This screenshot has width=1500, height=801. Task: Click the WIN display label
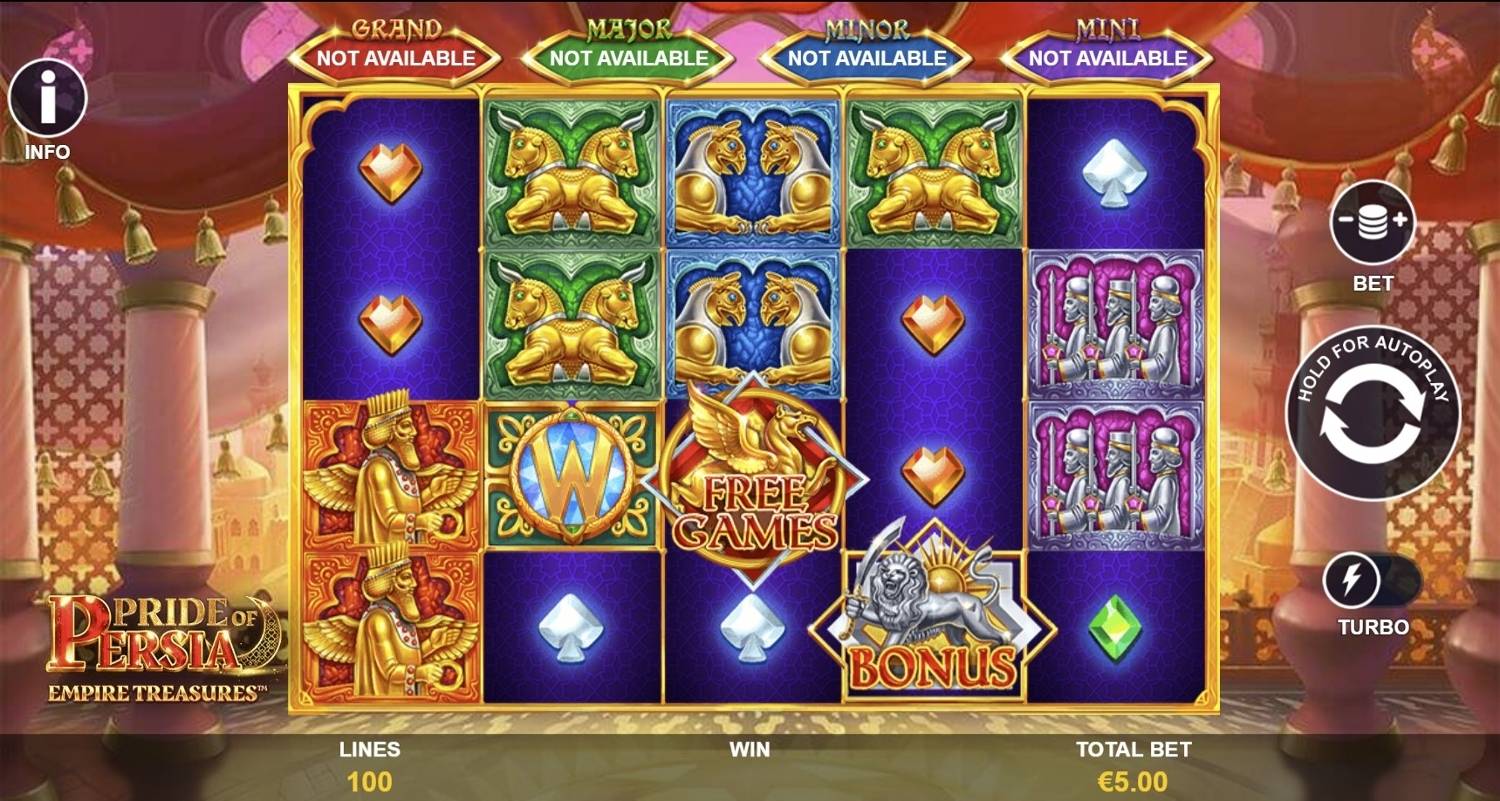click(746, 748)
